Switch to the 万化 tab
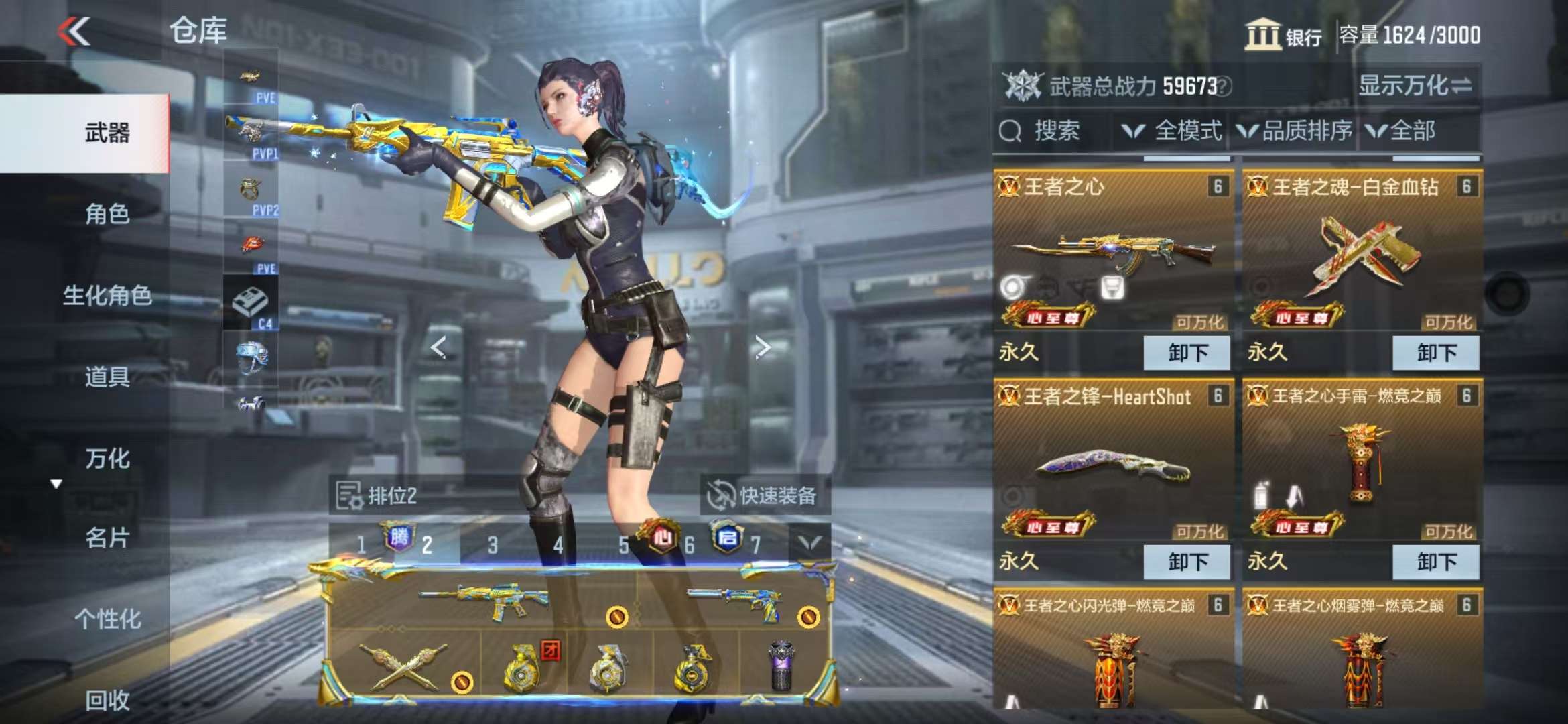The height and width of the screenshot is (724, 1568). (x=107, y=459)
